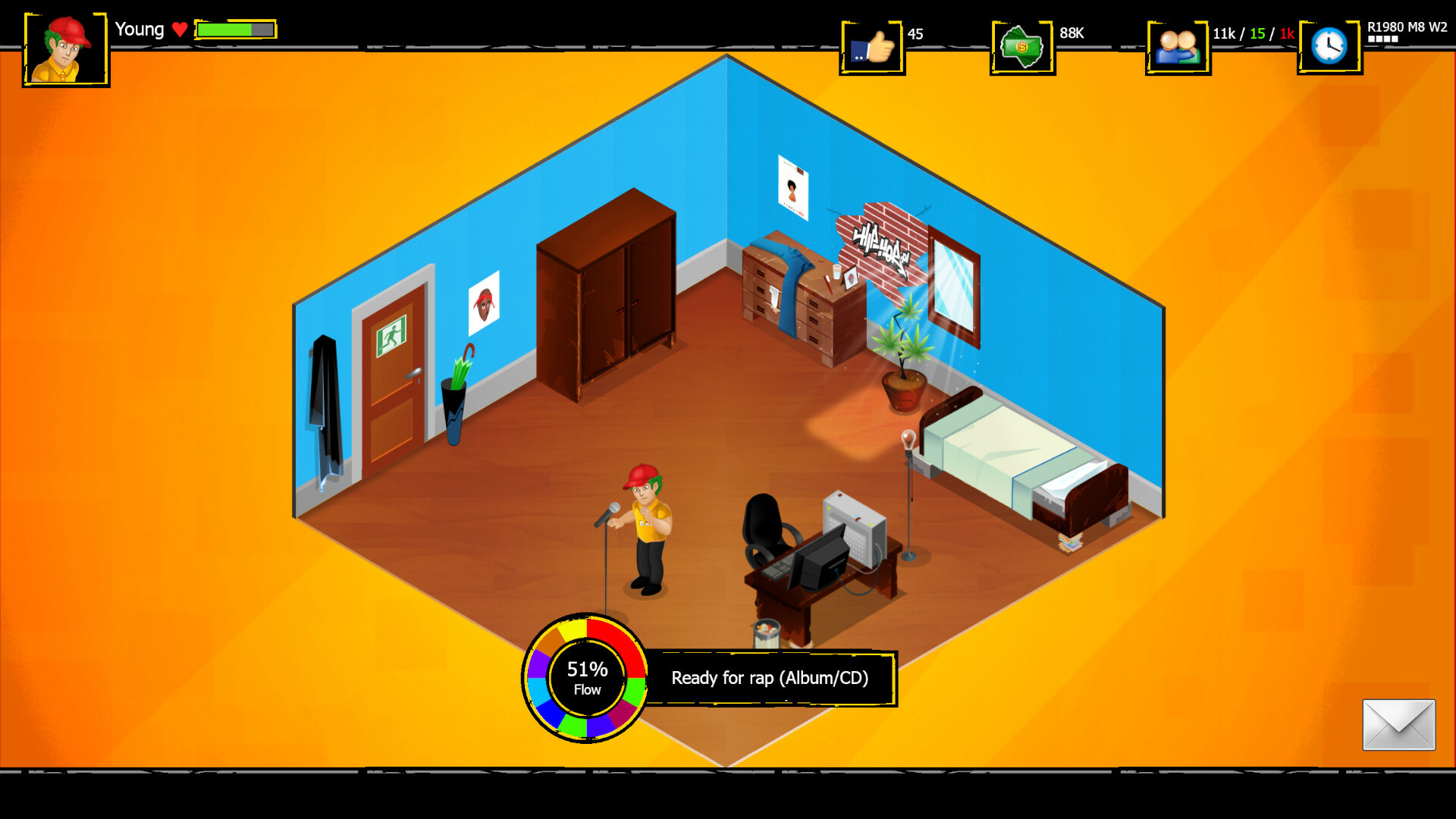Click the red heart next to Young
Screen dimensions: 1456x819
(180, 30)
